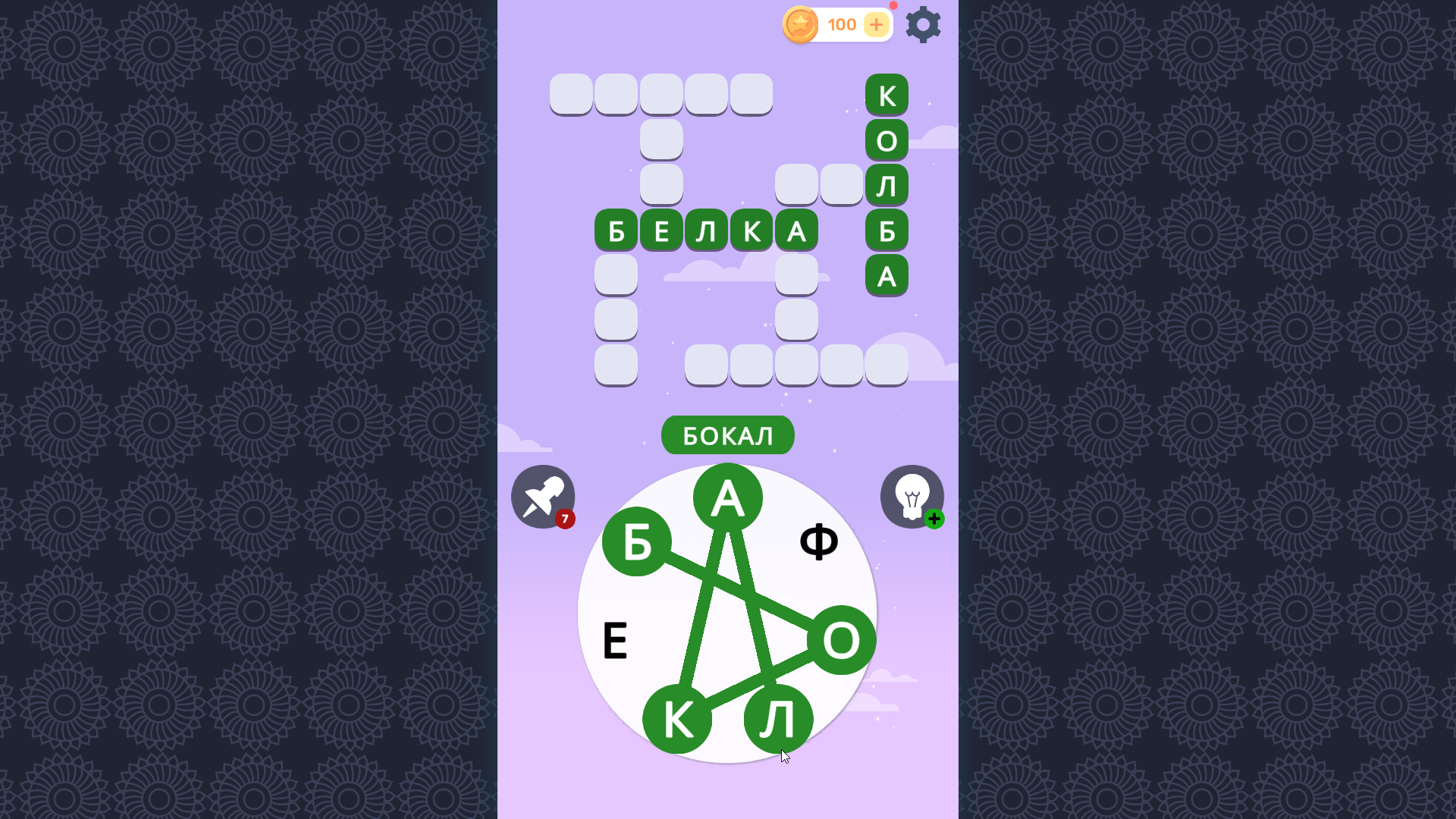This screenshot has height=819, width=1456.
Task: Select the pin icon with badge 7
Action: pos(542,497)
